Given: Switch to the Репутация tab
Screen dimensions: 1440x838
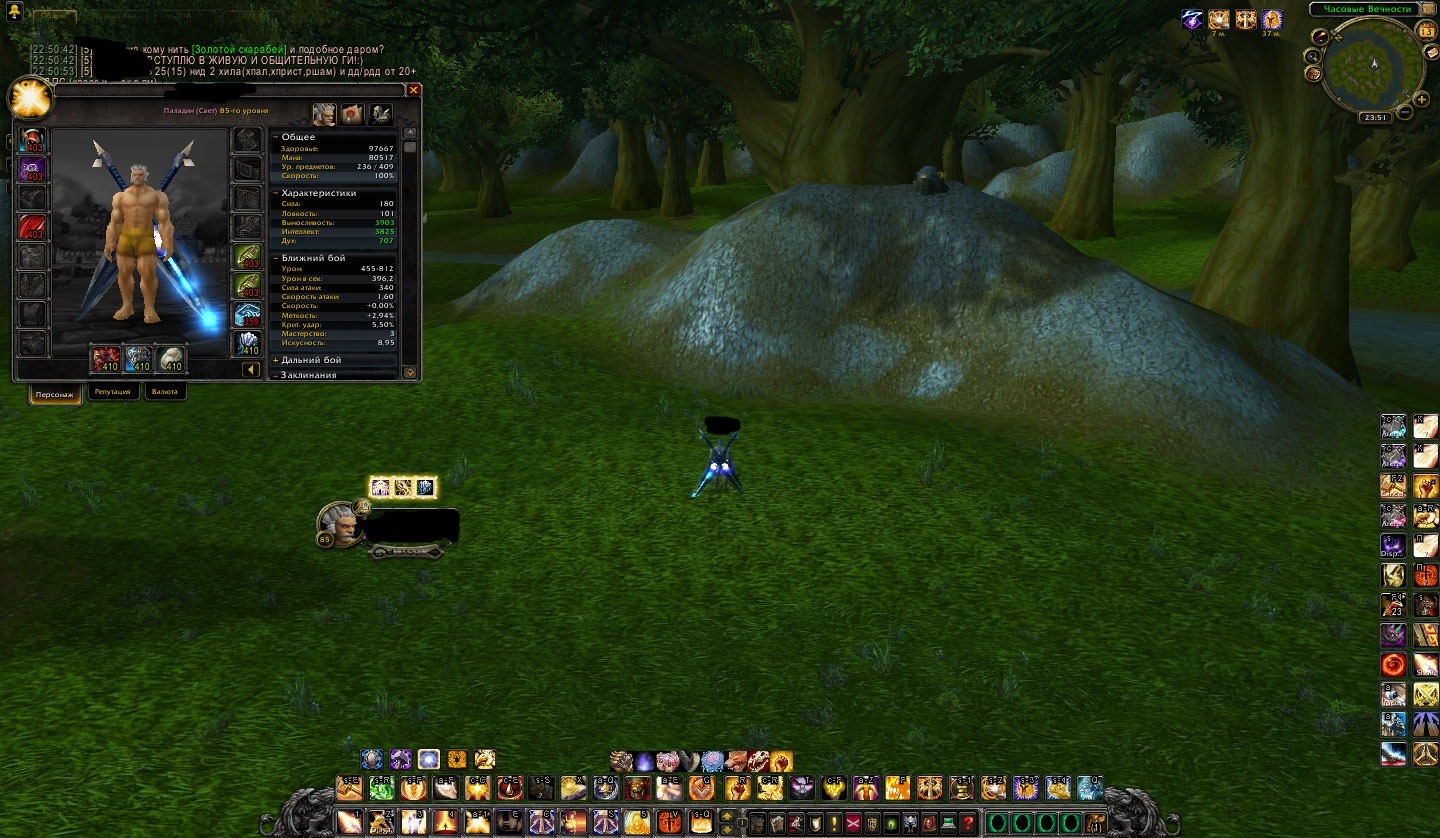Looking at the screenshot, I should pyautogui.click(x=113, y=392).
